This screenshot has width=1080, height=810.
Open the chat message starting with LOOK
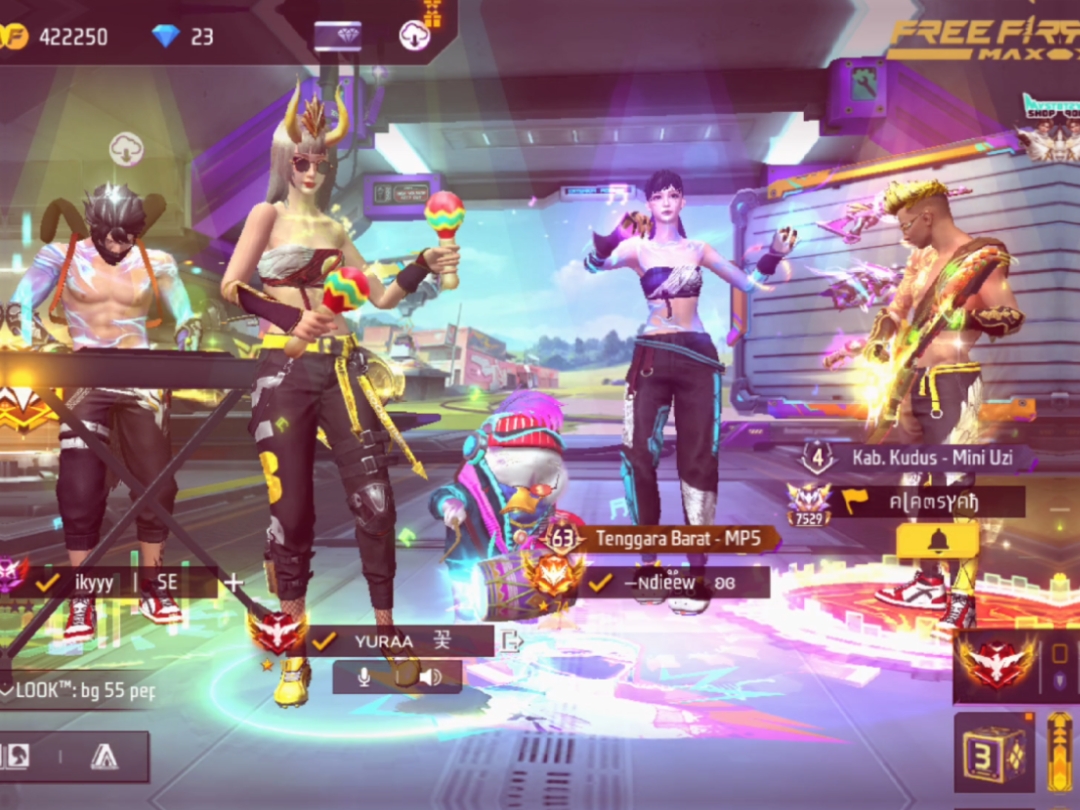[x=78, y=690]
